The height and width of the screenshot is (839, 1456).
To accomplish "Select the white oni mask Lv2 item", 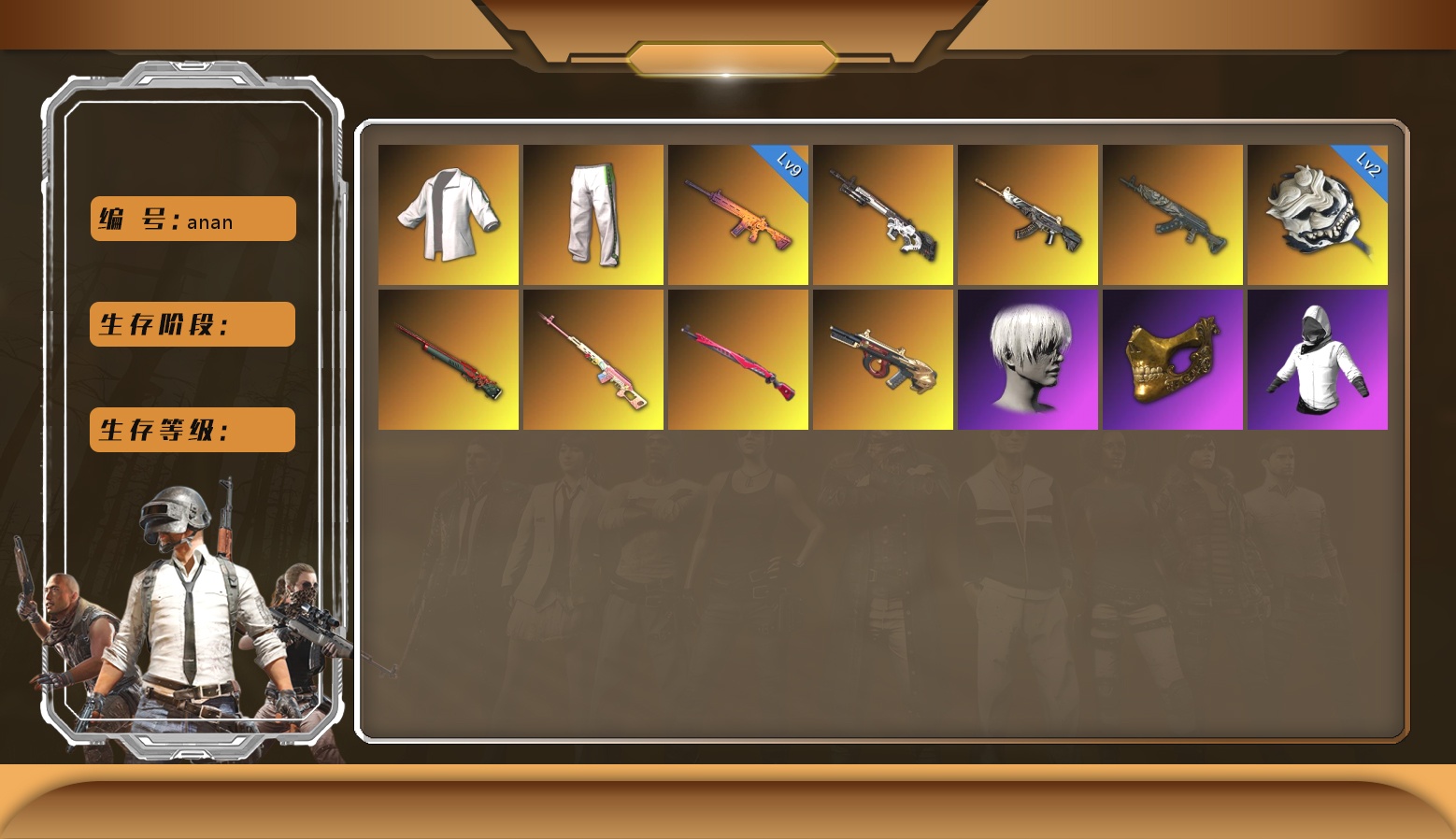I will [x=1318, y=215].
